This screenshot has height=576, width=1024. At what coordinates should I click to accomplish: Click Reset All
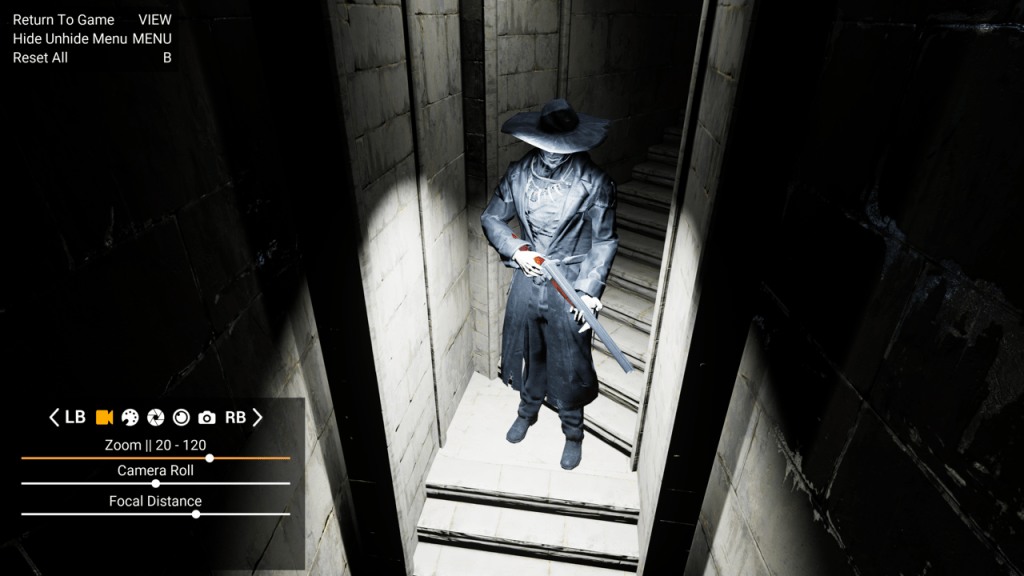40,58
